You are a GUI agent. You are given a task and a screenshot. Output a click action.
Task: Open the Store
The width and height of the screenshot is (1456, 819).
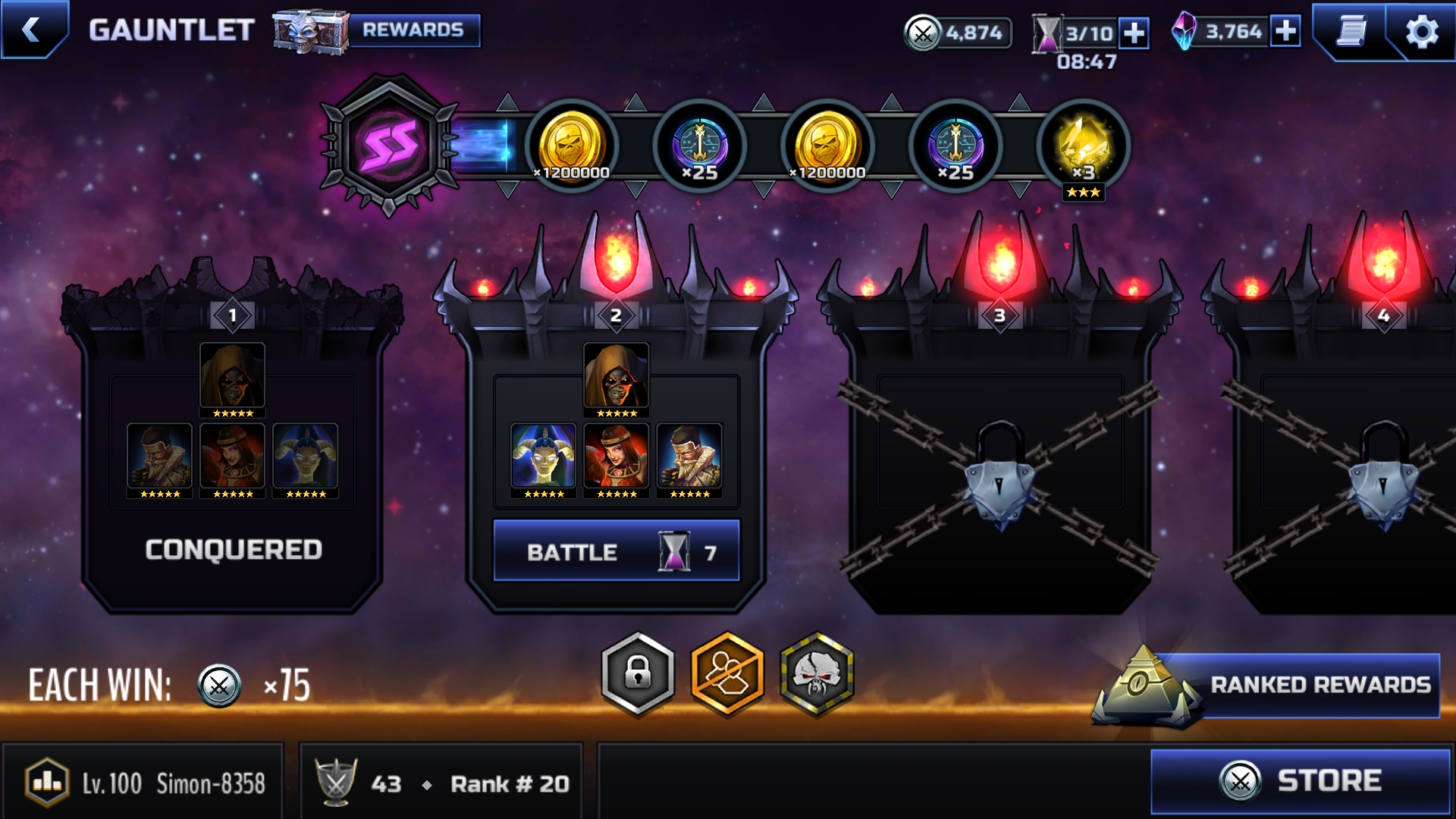[x=1300, y=781]
